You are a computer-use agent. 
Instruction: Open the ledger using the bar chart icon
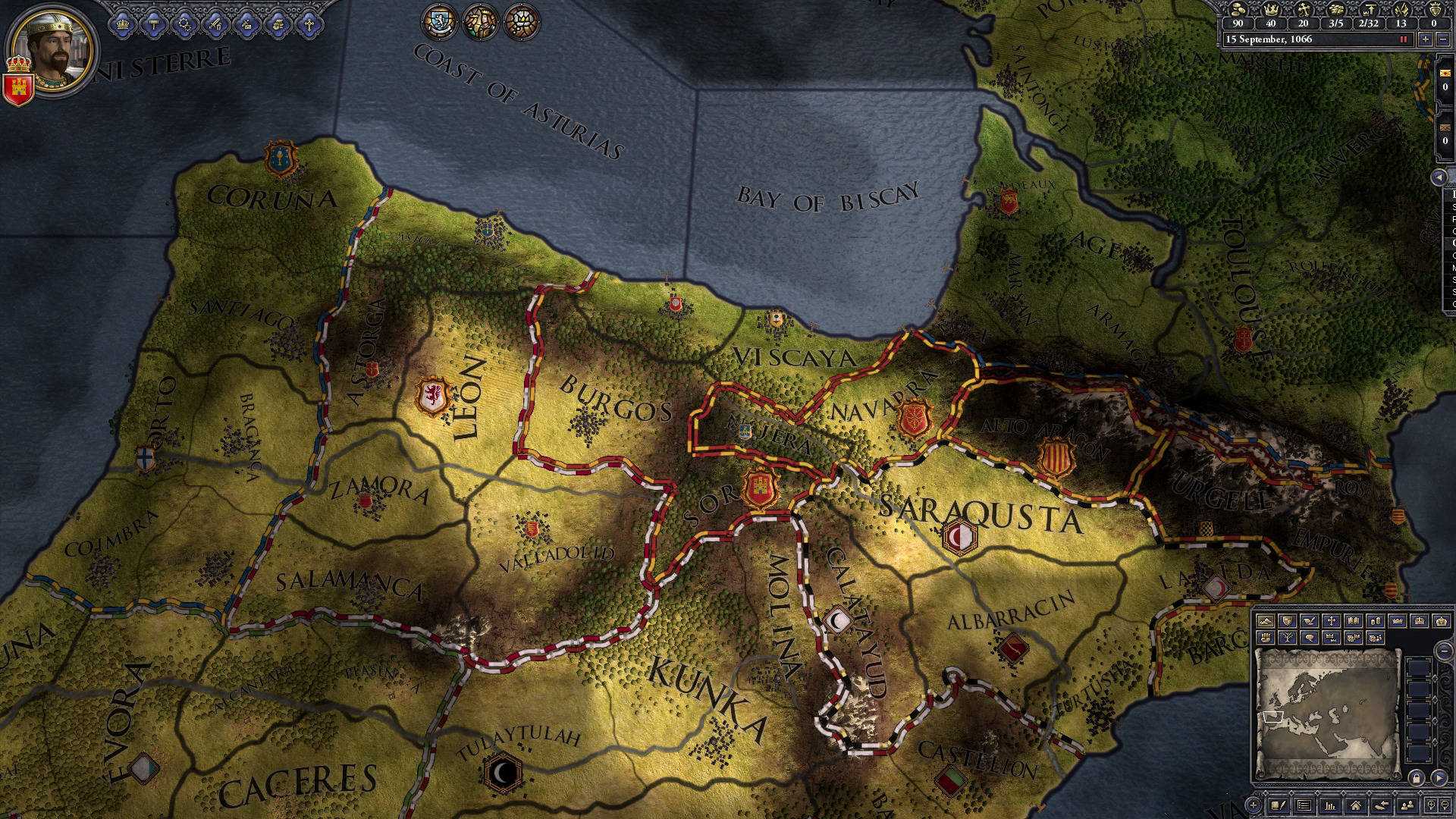[1331, 805]
